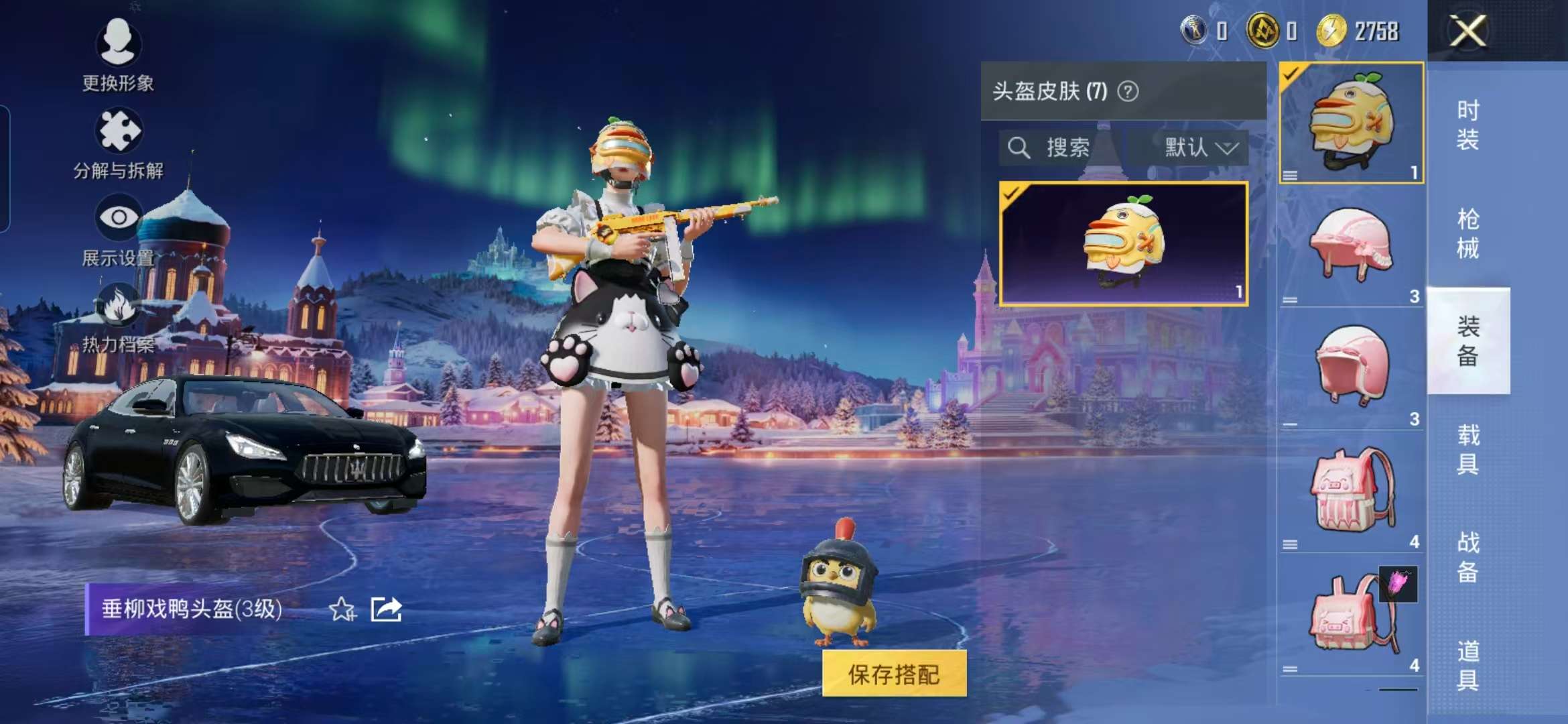Select the duck helmet skin in the list
The image size is (1568, 724).
[1123, 244]
